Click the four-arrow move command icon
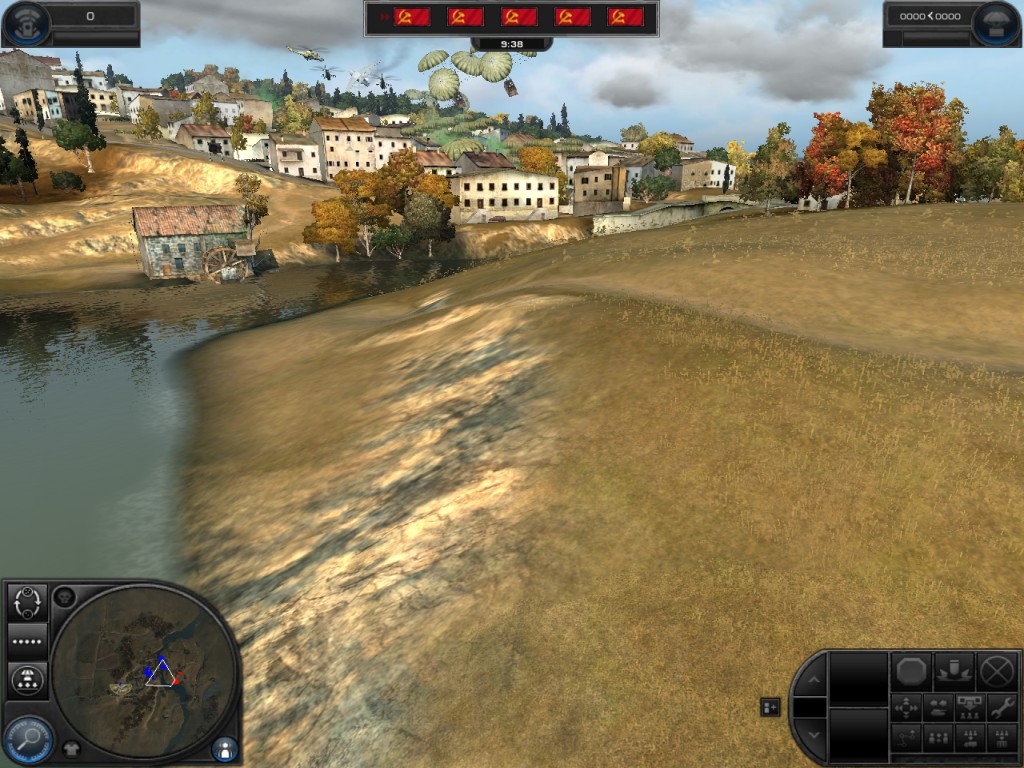This screenshot has width=1024, height=768. point(906,708)
